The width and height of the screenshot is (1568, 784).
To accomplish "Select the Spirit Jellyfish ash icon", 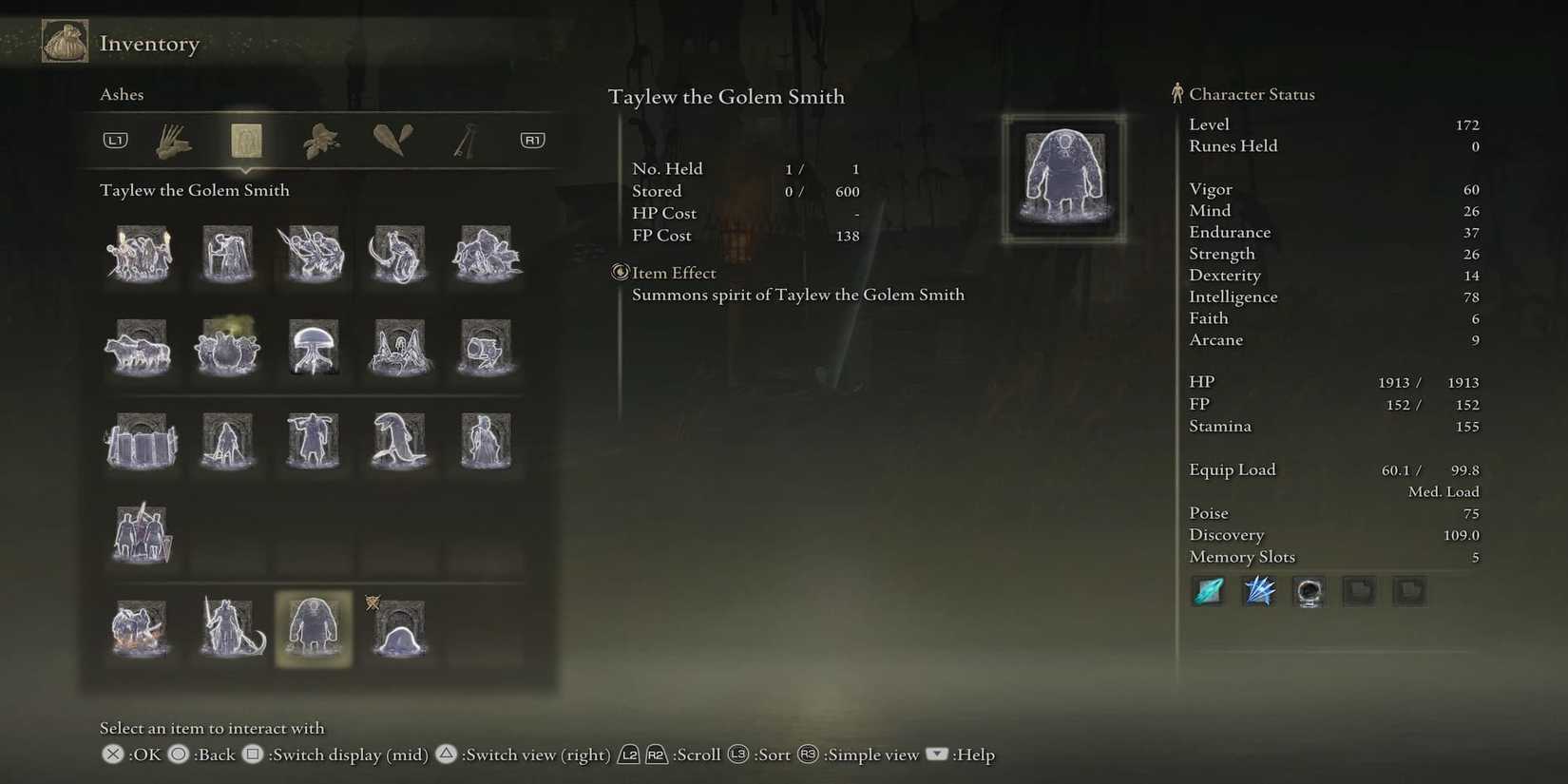I will [x=314, y=348].
